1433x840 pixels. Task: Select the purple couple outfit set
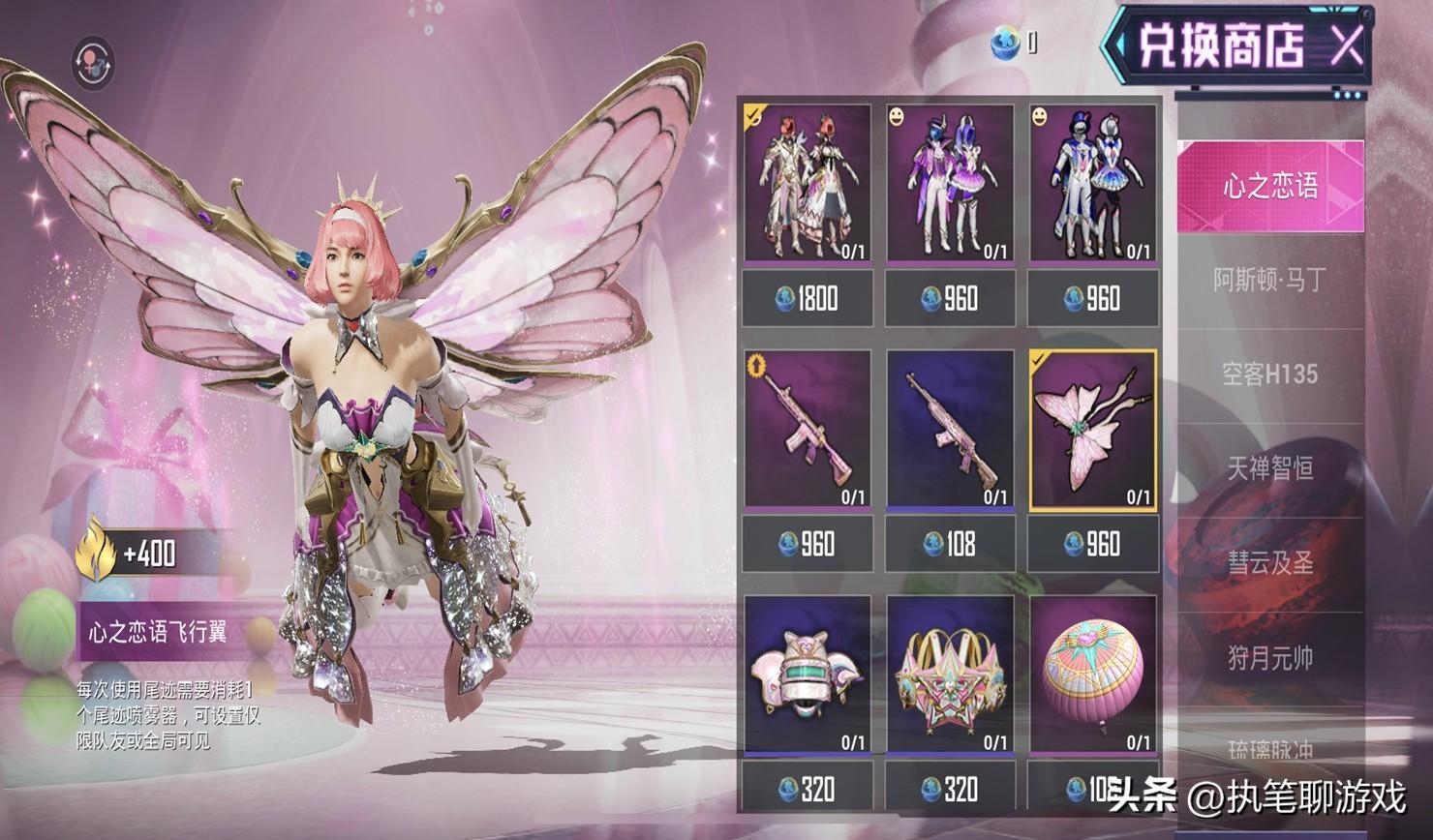950,184
